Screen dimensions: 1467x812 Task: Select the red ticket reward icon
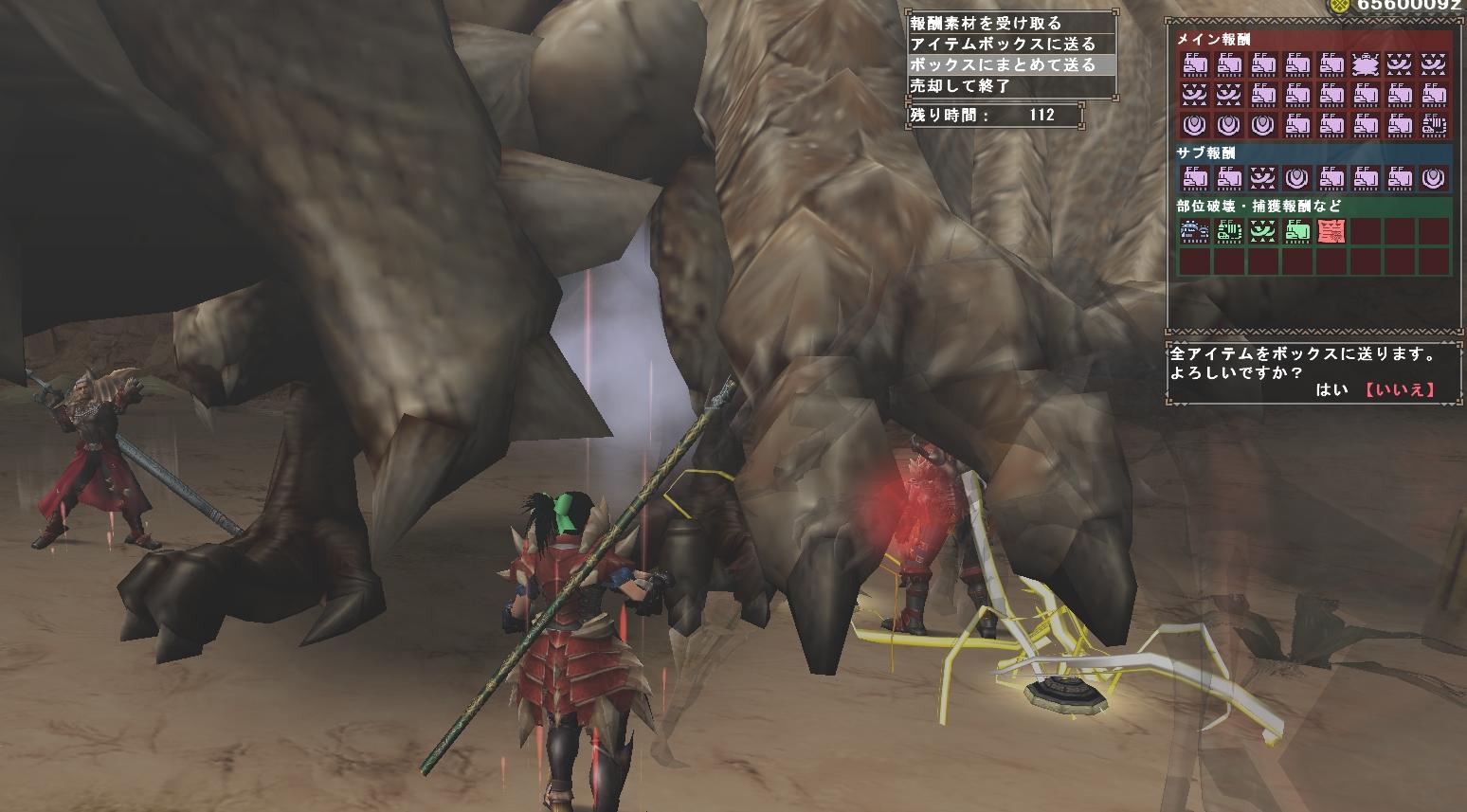pos(1331,230)
